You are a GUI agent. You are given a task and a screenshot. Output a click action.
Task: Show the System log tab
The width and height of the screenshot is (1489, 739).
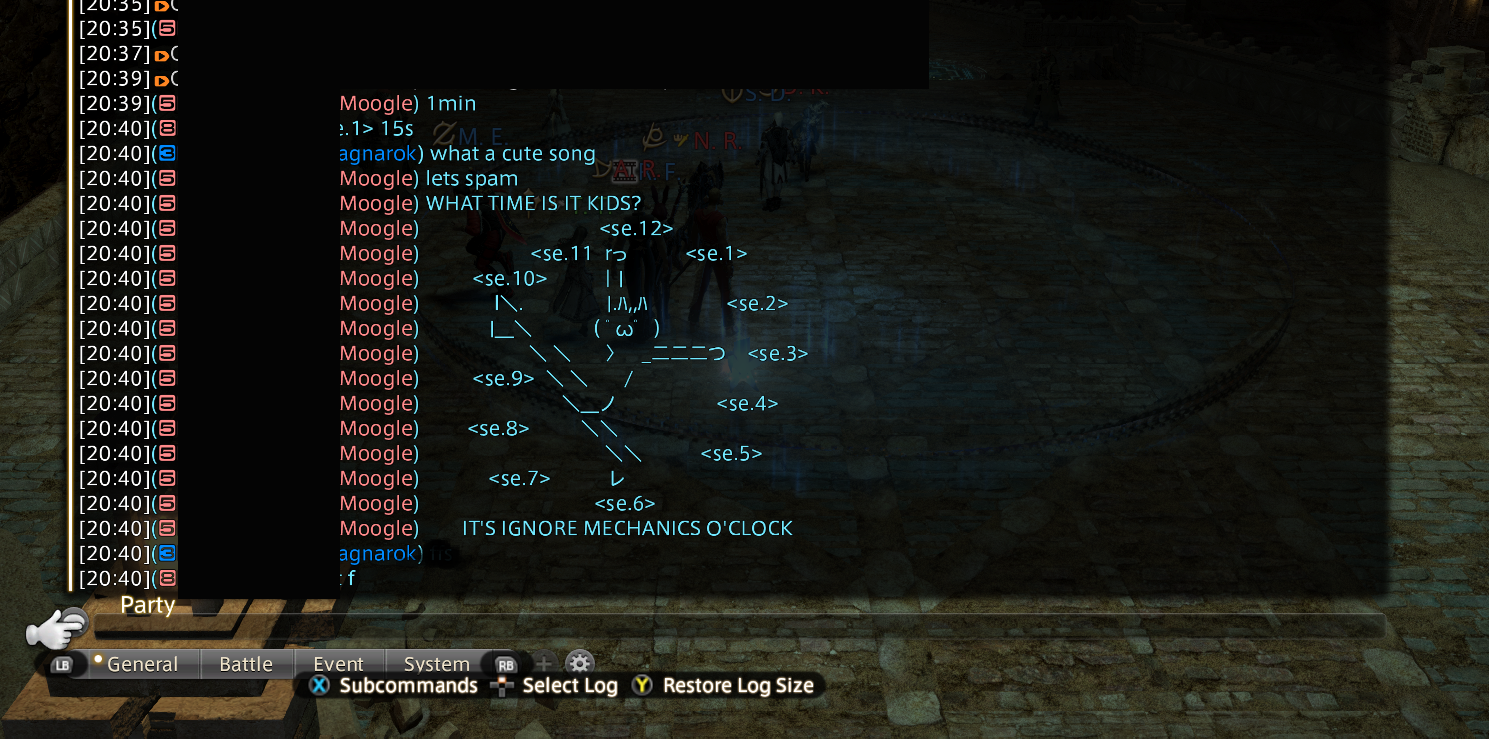[x=436, y=664]
